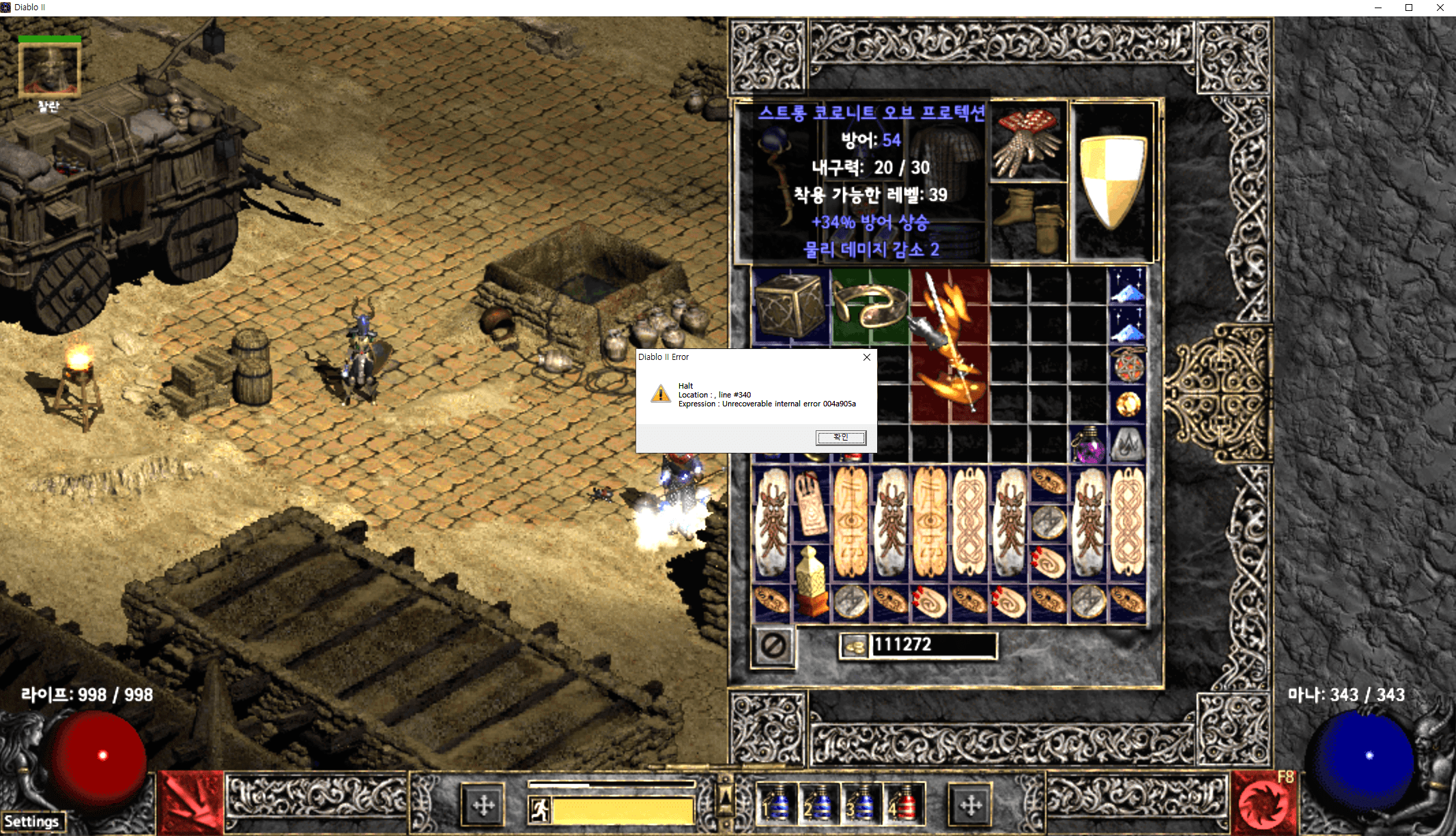1456x836 pixels.
Task: Use the red potion in belt slot 4
Action: click(902, 804)
